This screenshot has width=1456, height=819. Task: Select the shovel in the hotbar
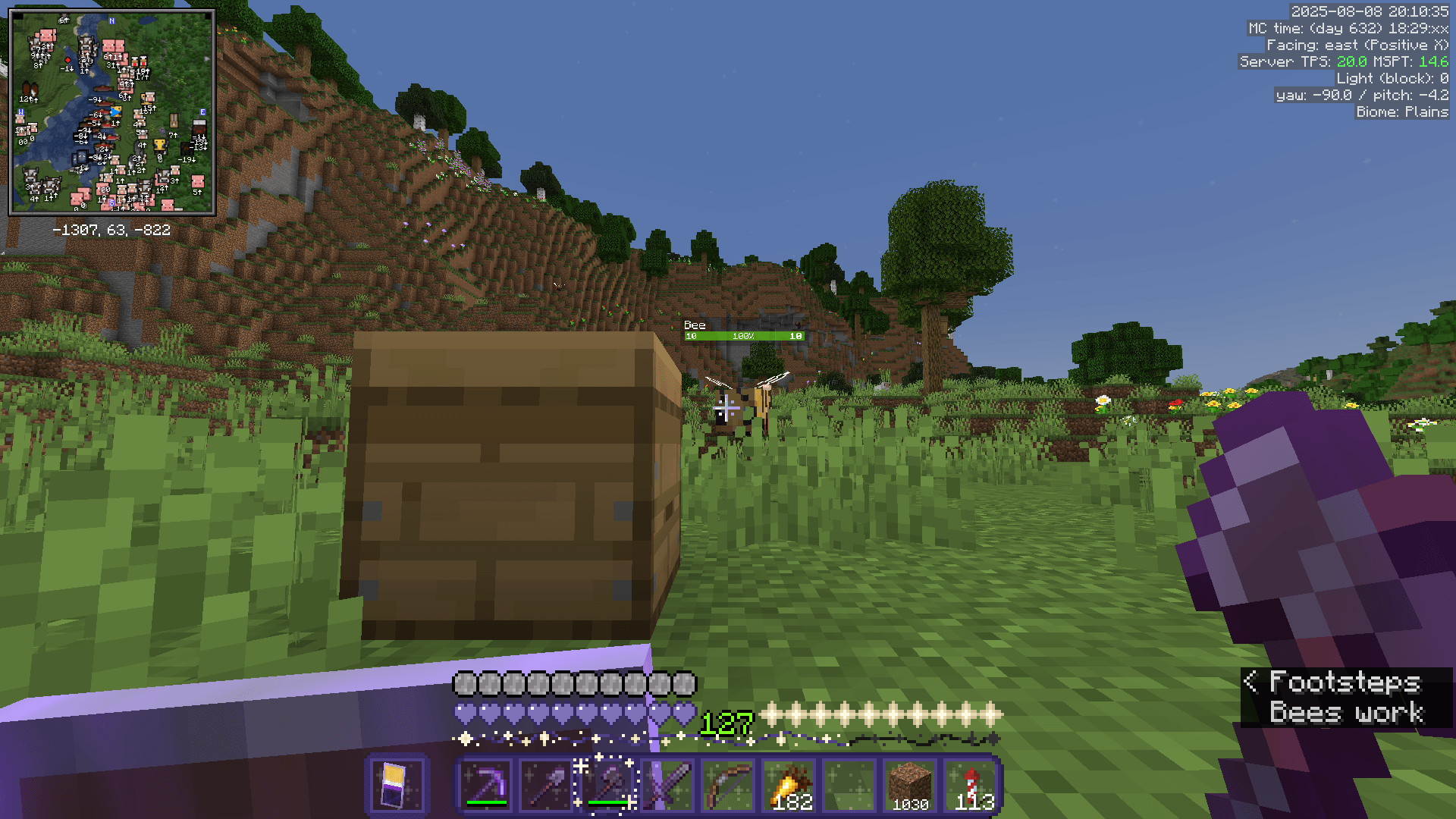click(545, 786)
